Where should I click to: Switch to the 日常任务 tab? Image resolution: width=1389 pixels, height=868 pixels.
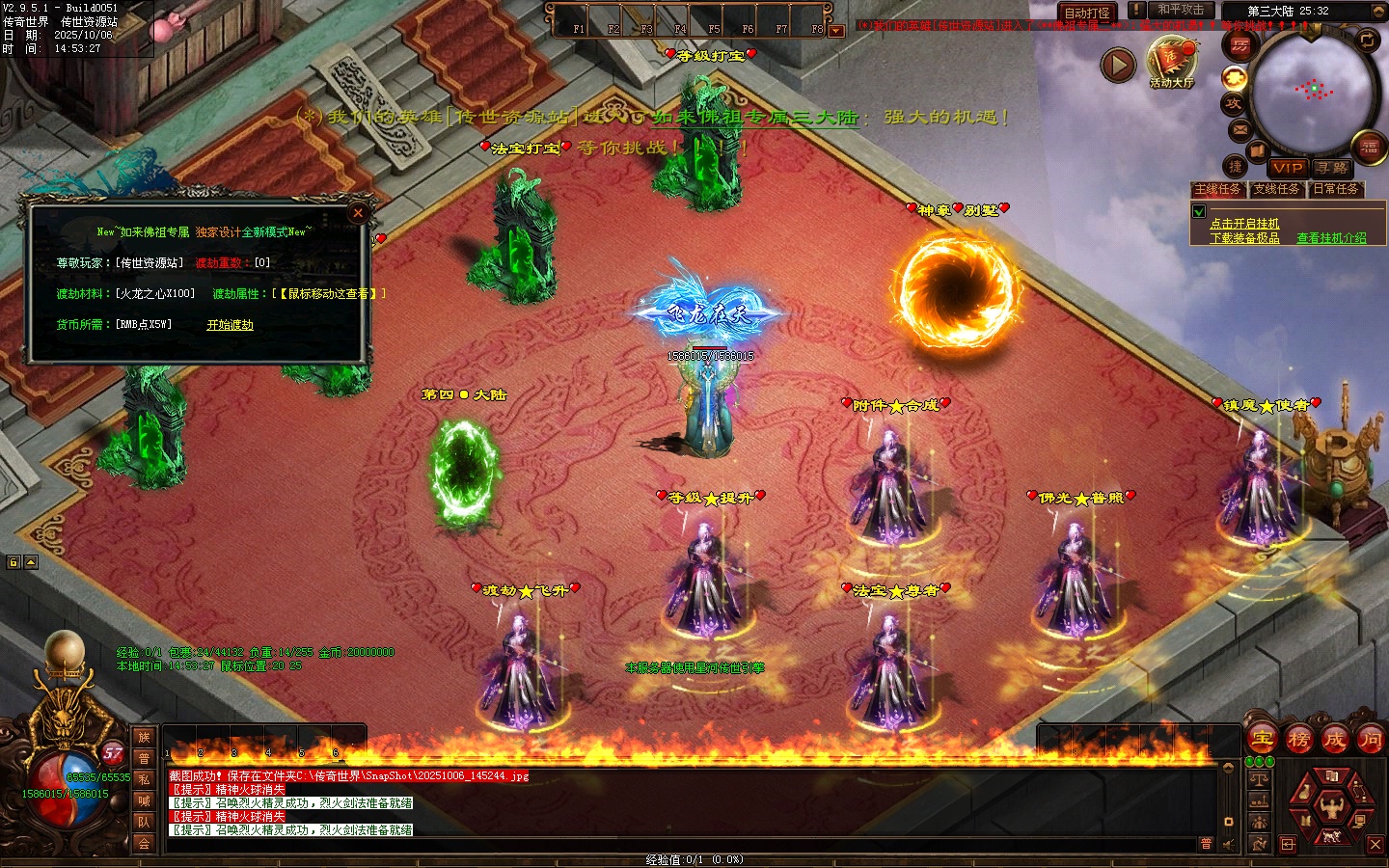point(1336,189)
